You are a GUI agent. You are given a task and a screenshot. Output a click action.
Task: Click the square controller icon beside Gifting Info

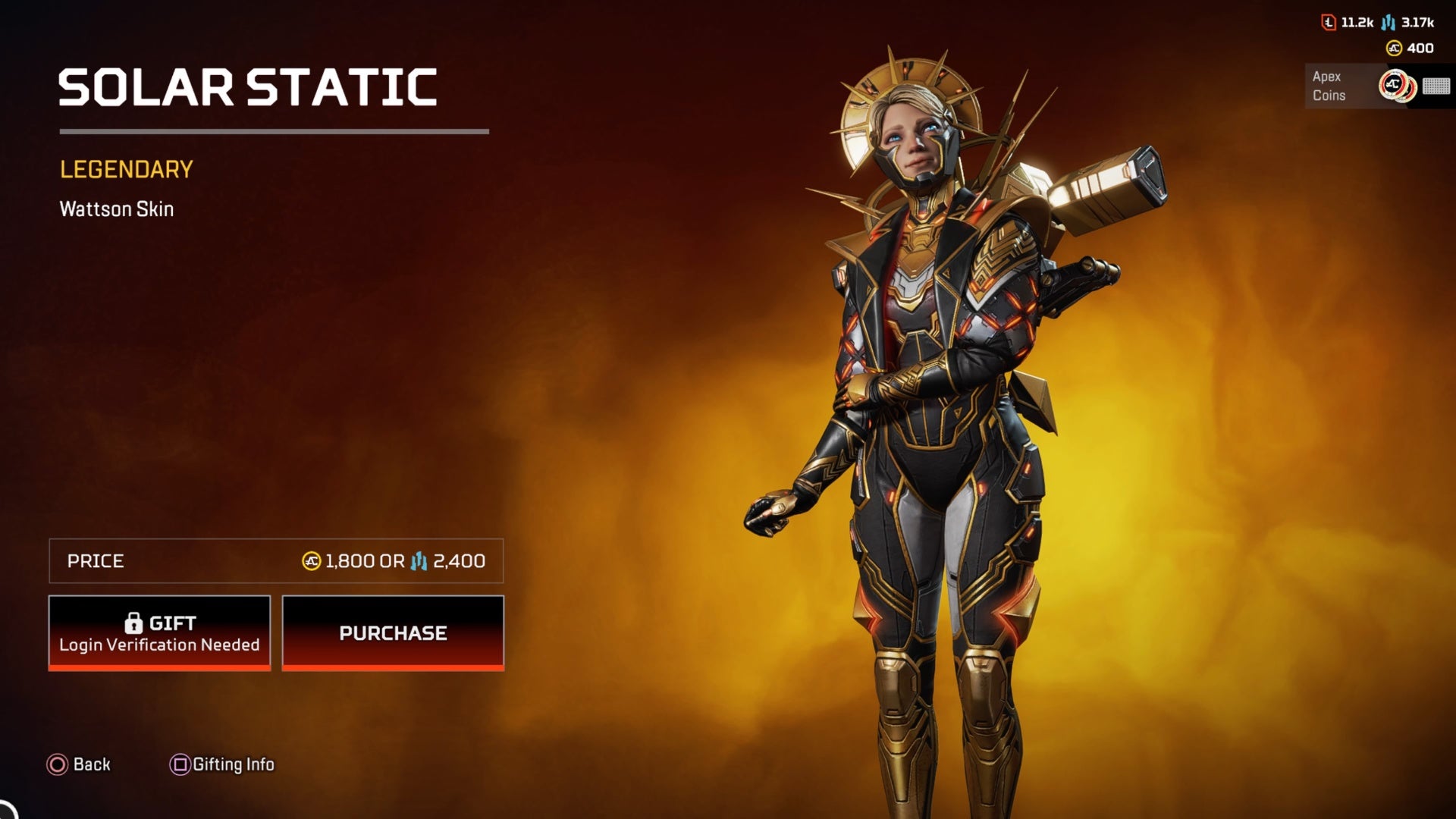tap(179, 765)
